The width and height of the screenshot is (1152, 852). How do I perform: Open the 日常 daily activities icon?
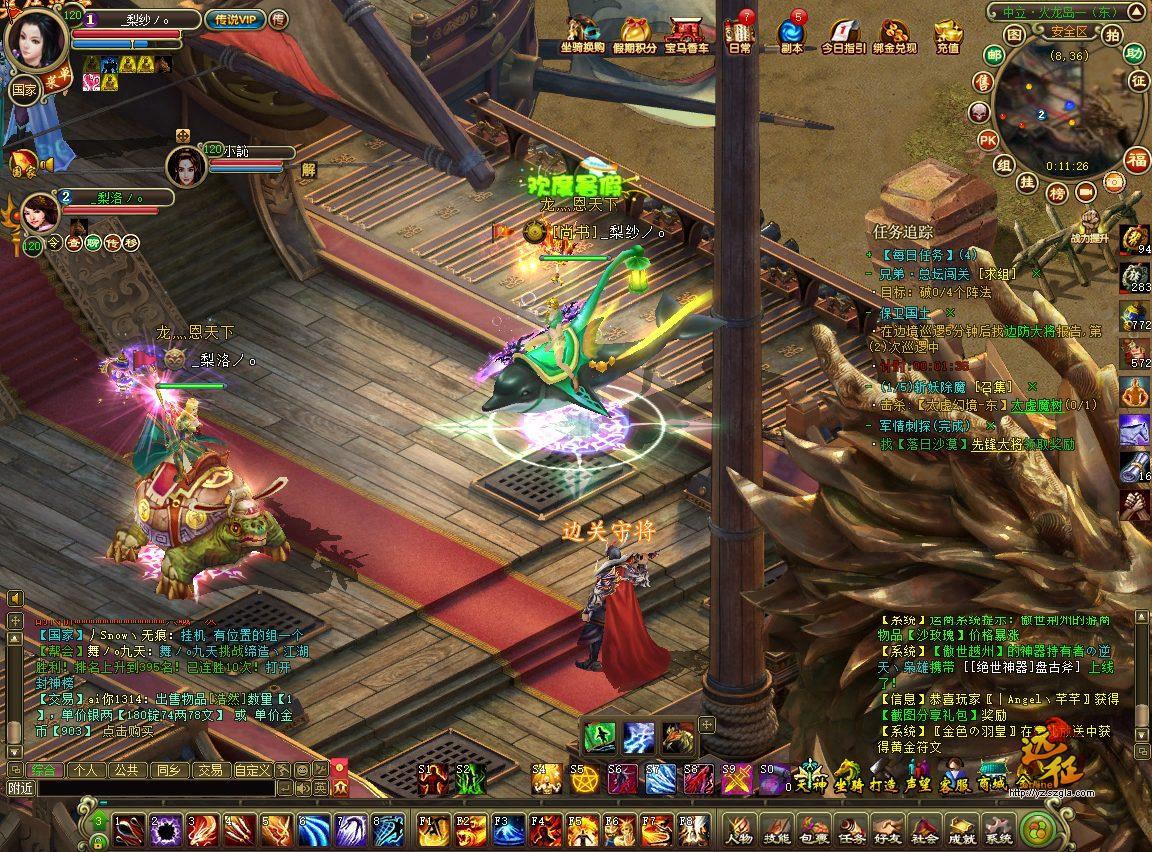(738, 35)
